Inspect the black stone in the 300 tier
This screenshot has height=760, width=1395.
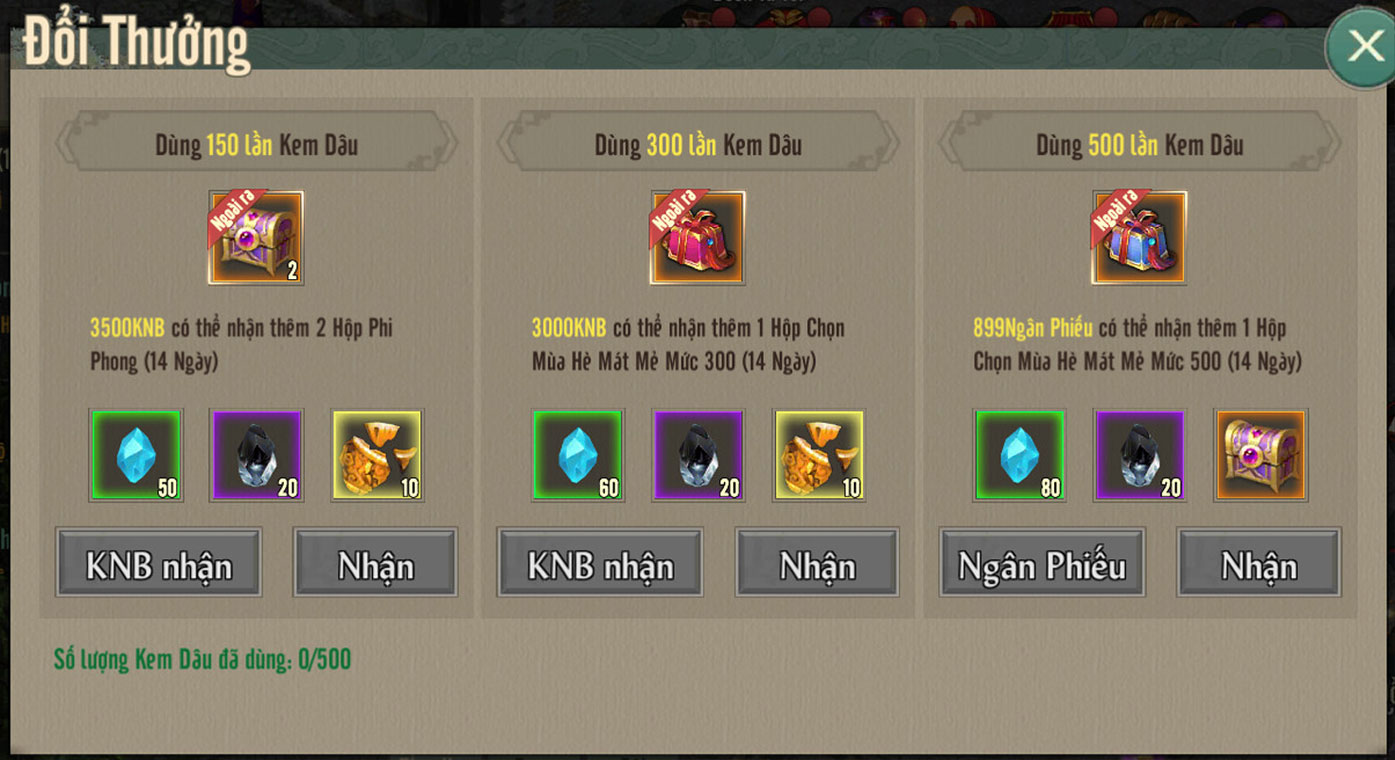click(698, 455)
